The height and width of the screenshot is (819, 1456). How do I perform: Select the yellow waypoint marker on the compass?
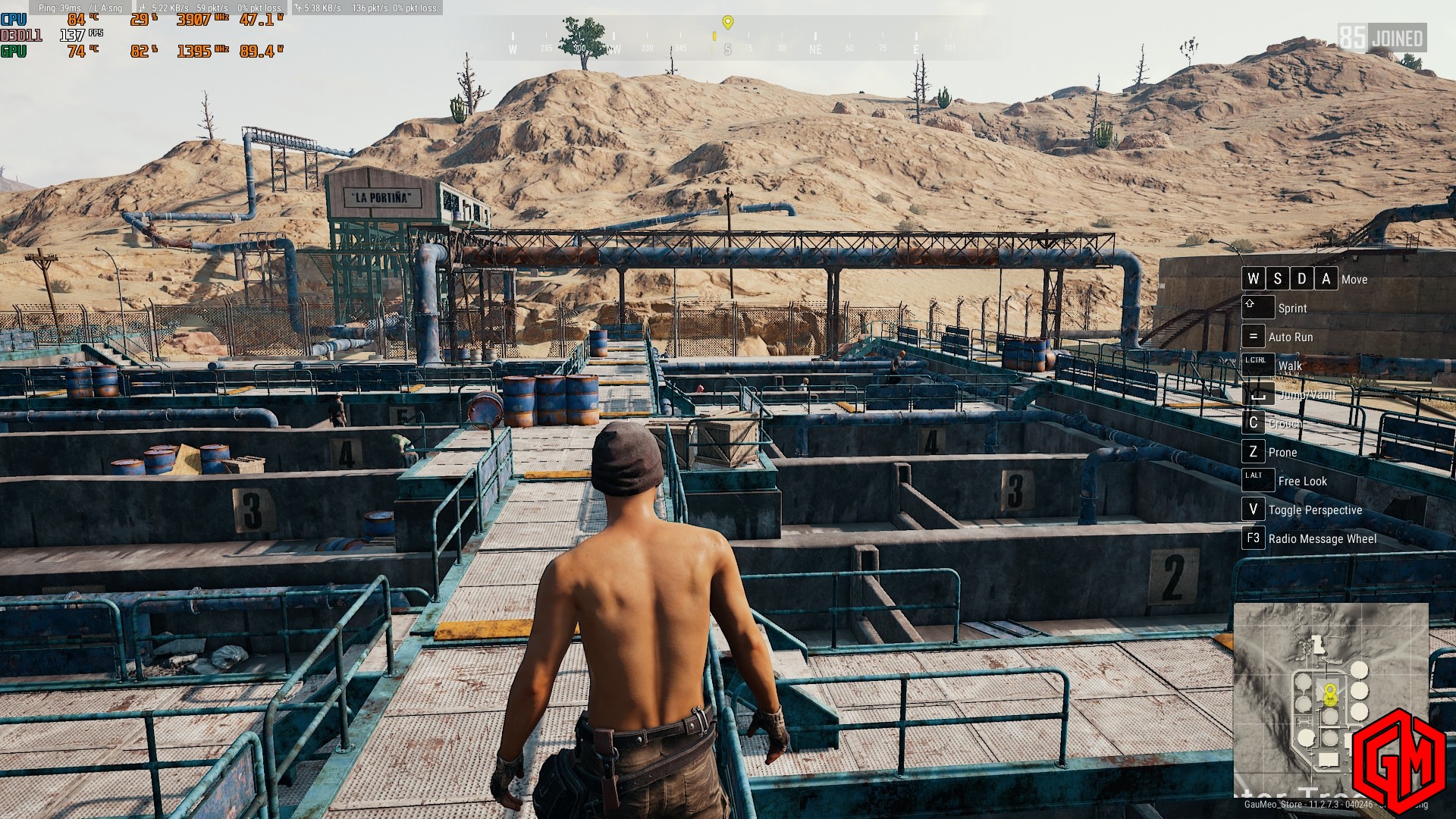coord(728,22)
